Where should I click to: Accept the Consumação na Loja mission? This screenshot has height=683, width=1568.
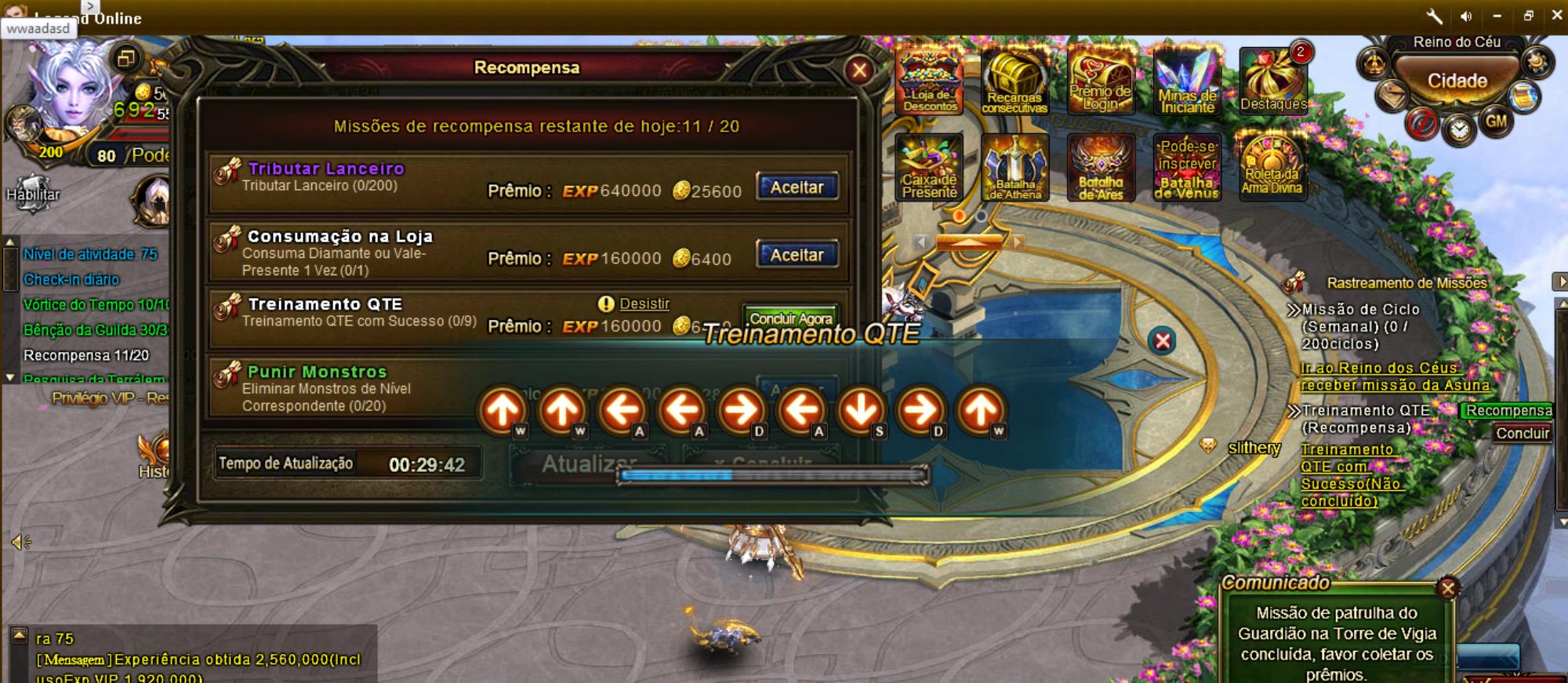[x=797, y=255]
